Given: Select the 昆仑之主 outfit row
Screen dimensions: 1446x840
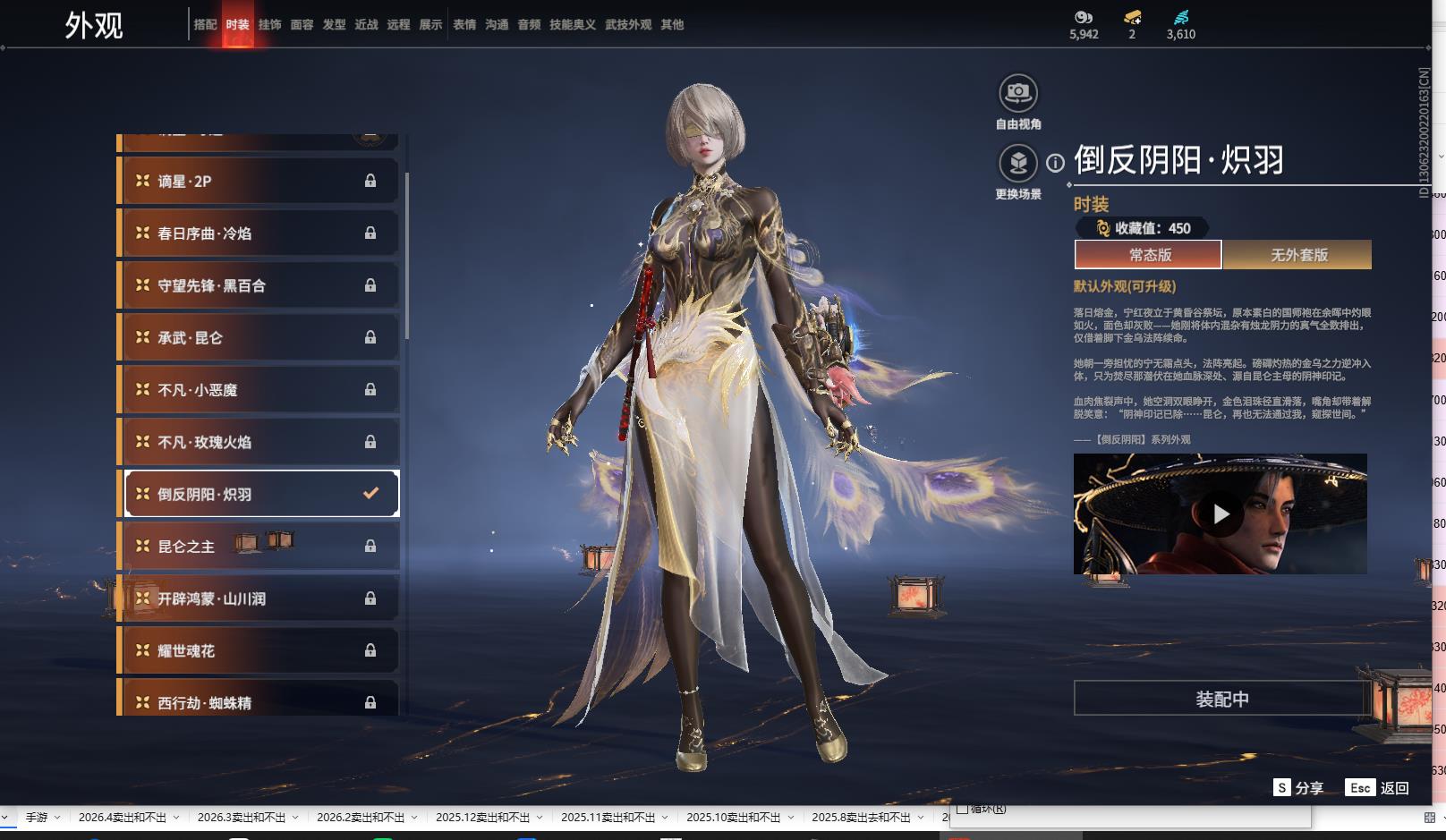Looking at the screenshot, I should tap(258, 547).
